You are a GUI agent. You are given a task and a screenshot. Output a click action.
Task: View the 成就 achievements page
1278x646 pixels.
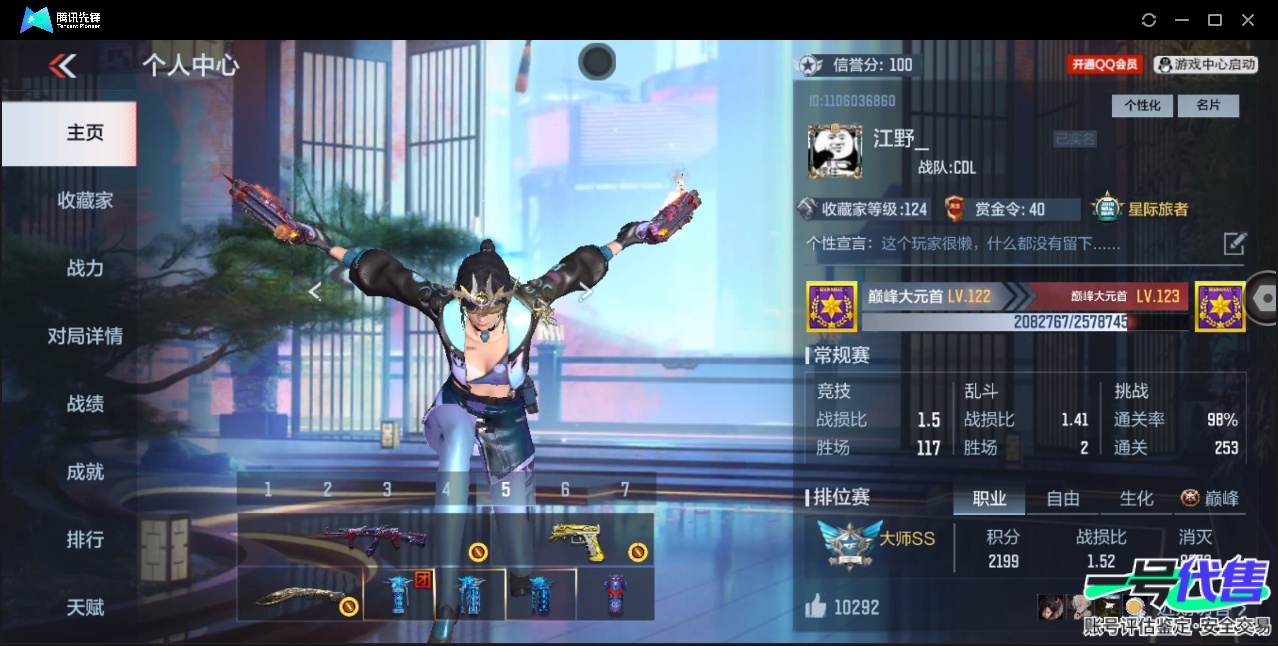pyautogui.click(x=85, y=472)
